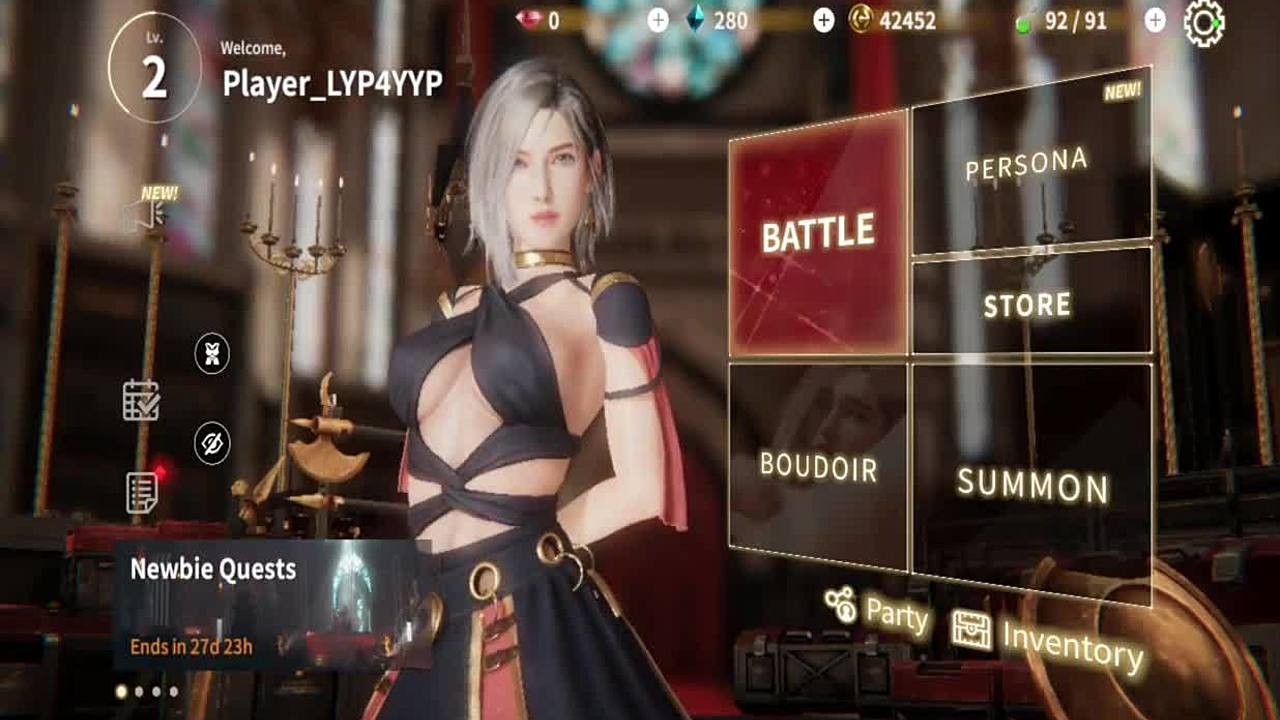Go to the BOUDOIR

[818, 464]
